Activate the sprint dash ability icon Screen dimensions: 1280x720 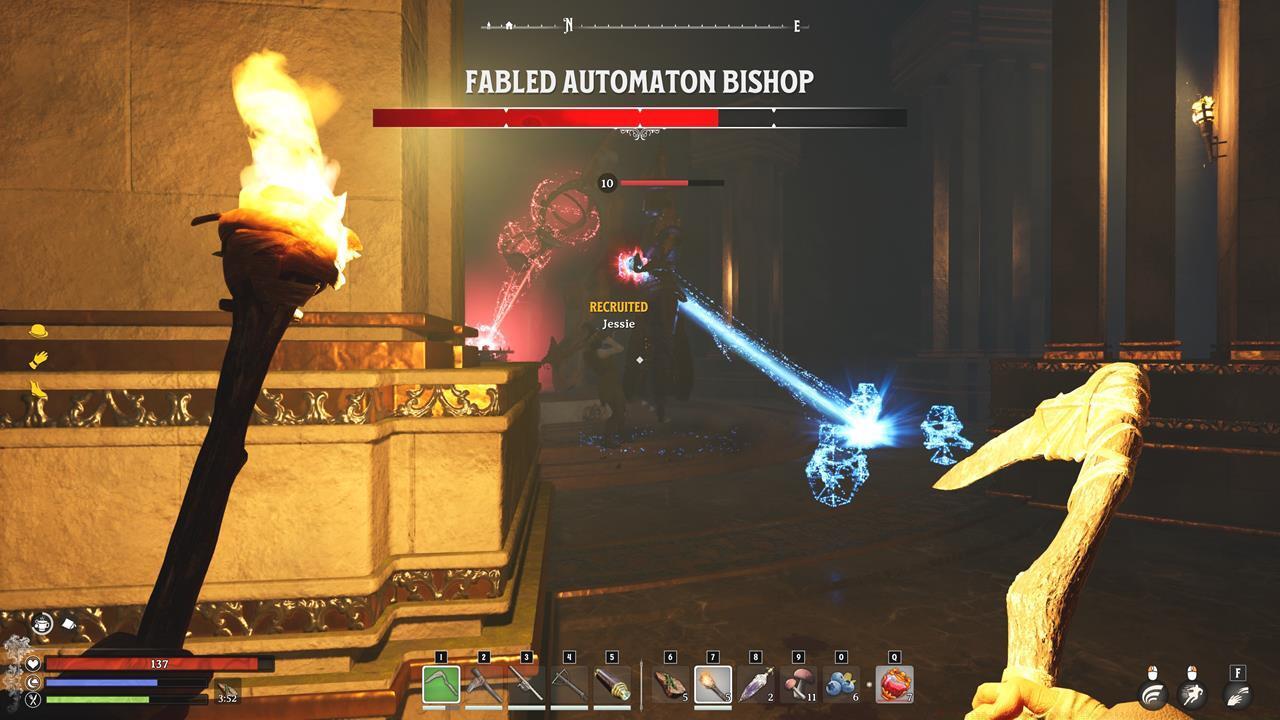pos(1191,695)
